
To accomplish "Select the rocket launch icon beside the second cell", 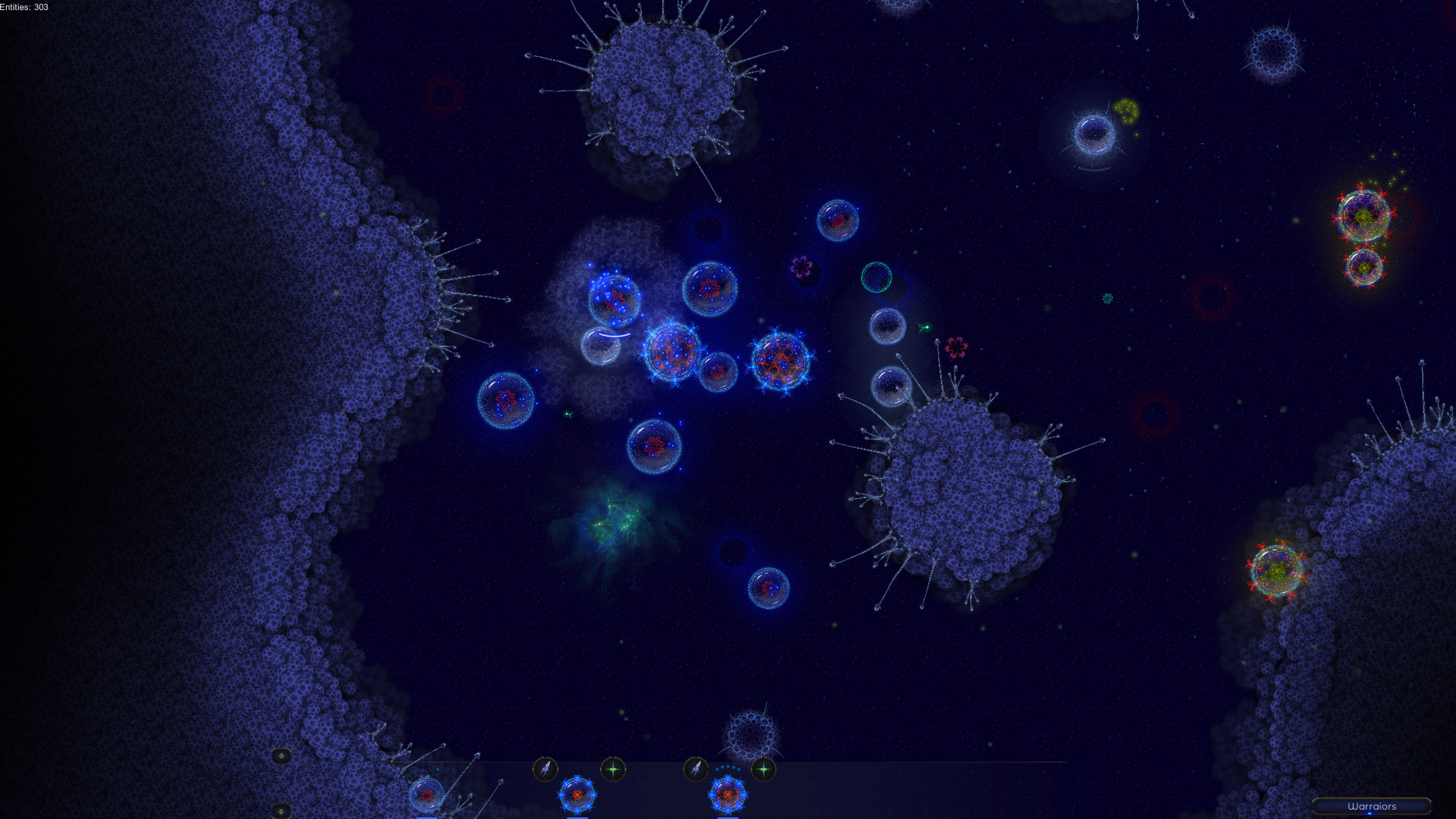I will click(x=546, y=769).
